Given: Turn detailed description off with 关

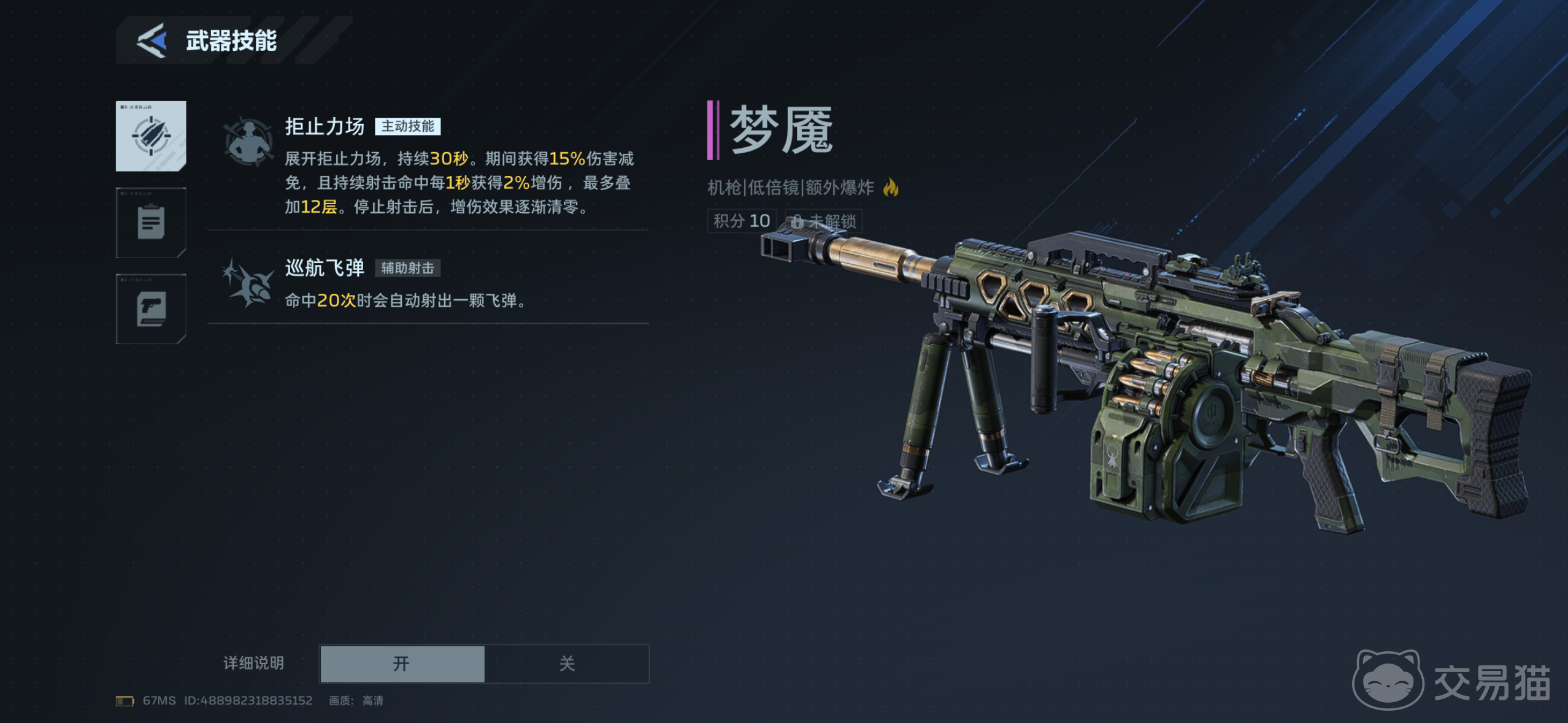Looking at the screenshot, I should 567,664.
